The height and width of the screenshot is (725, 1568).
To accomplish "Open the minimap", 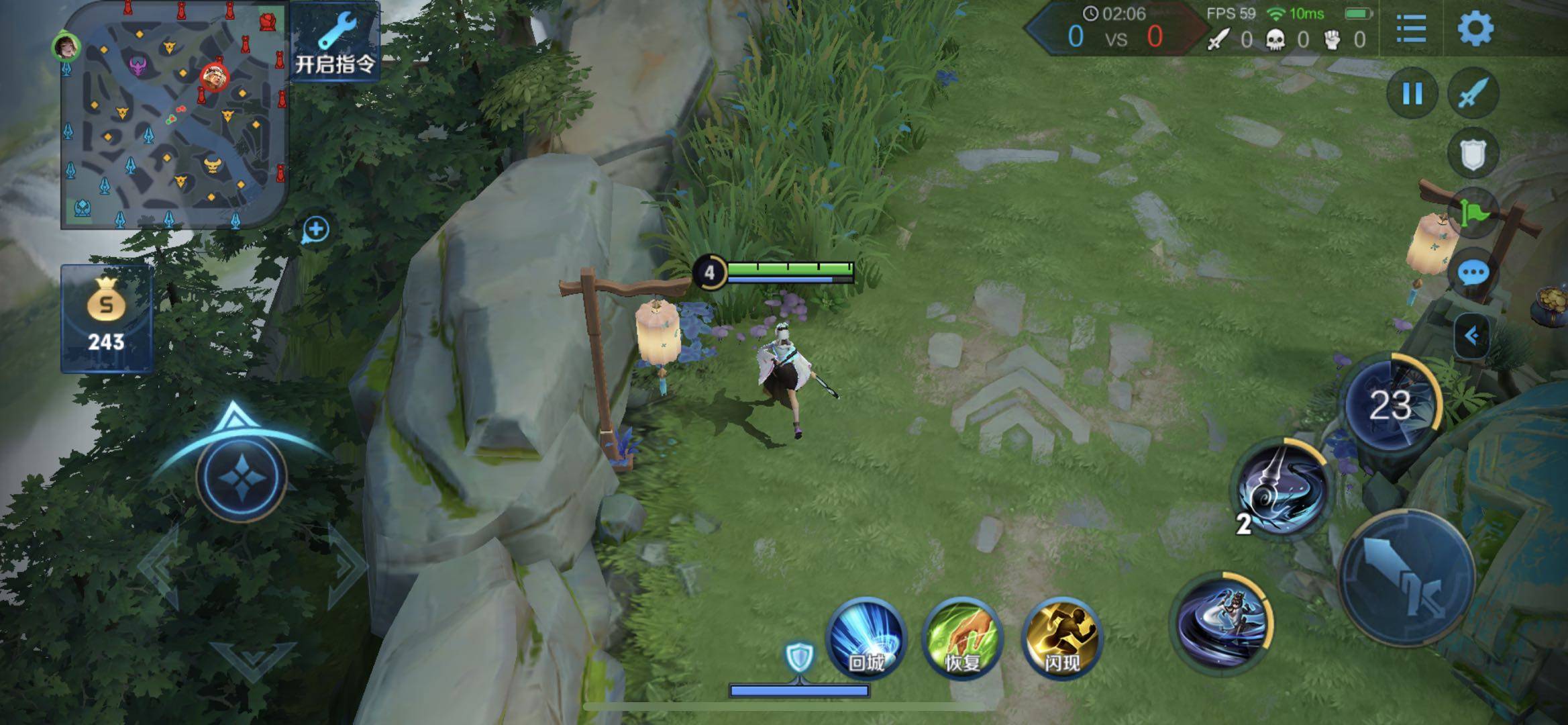I will (x=174, y=115).
